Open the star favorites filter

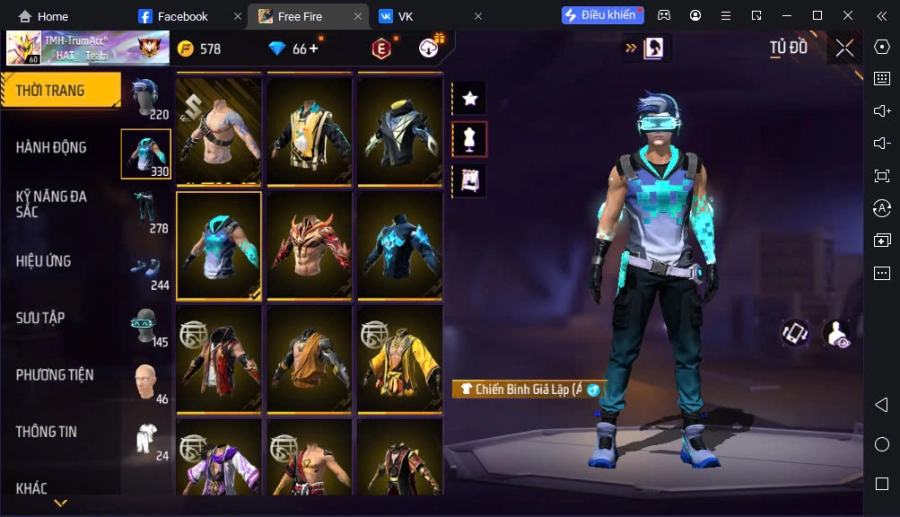(x=470, y=98)
